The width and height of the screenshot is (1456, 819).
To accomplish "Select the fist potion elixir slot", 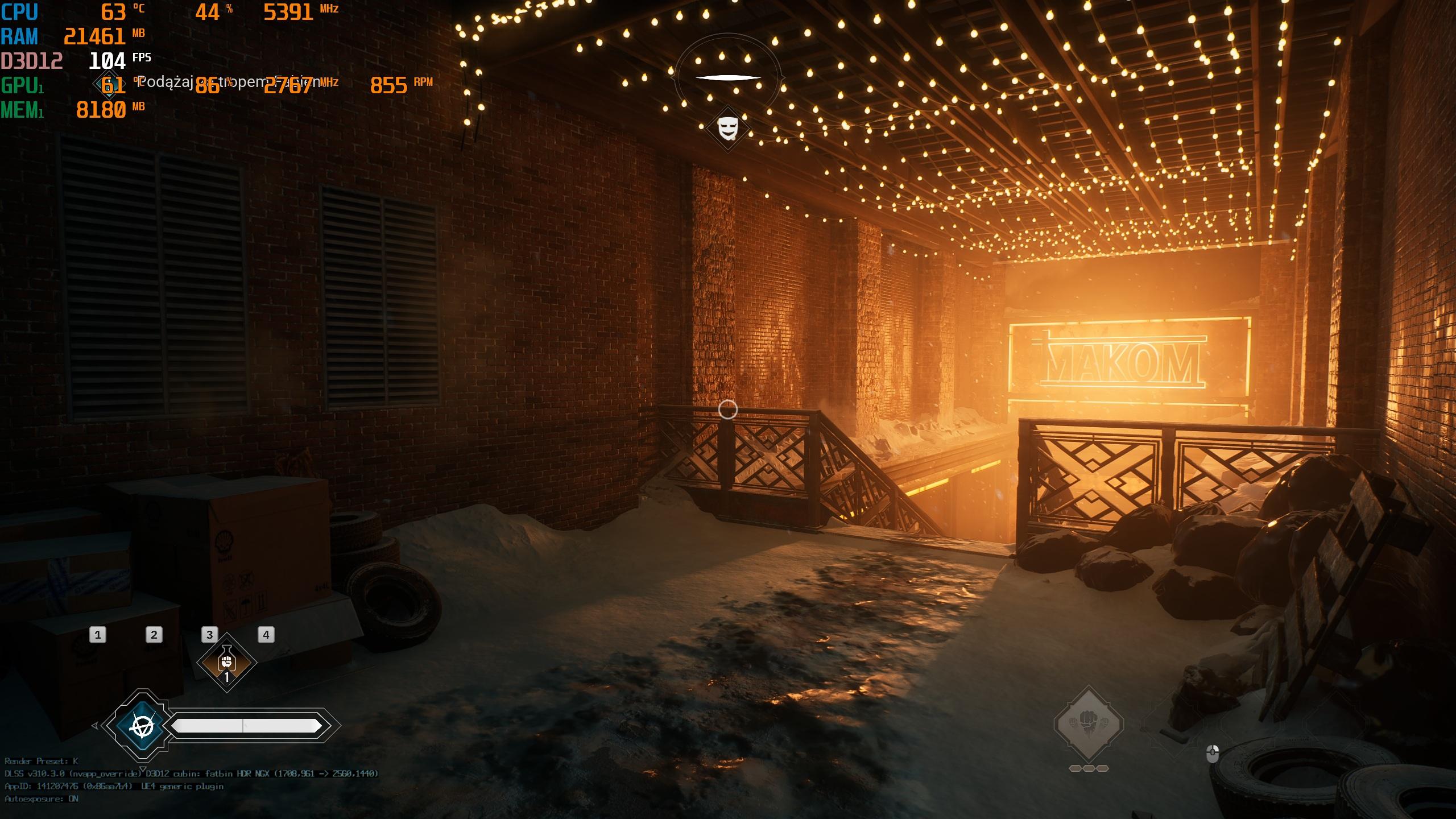I will pyautogui.click(x=226, y=663).
